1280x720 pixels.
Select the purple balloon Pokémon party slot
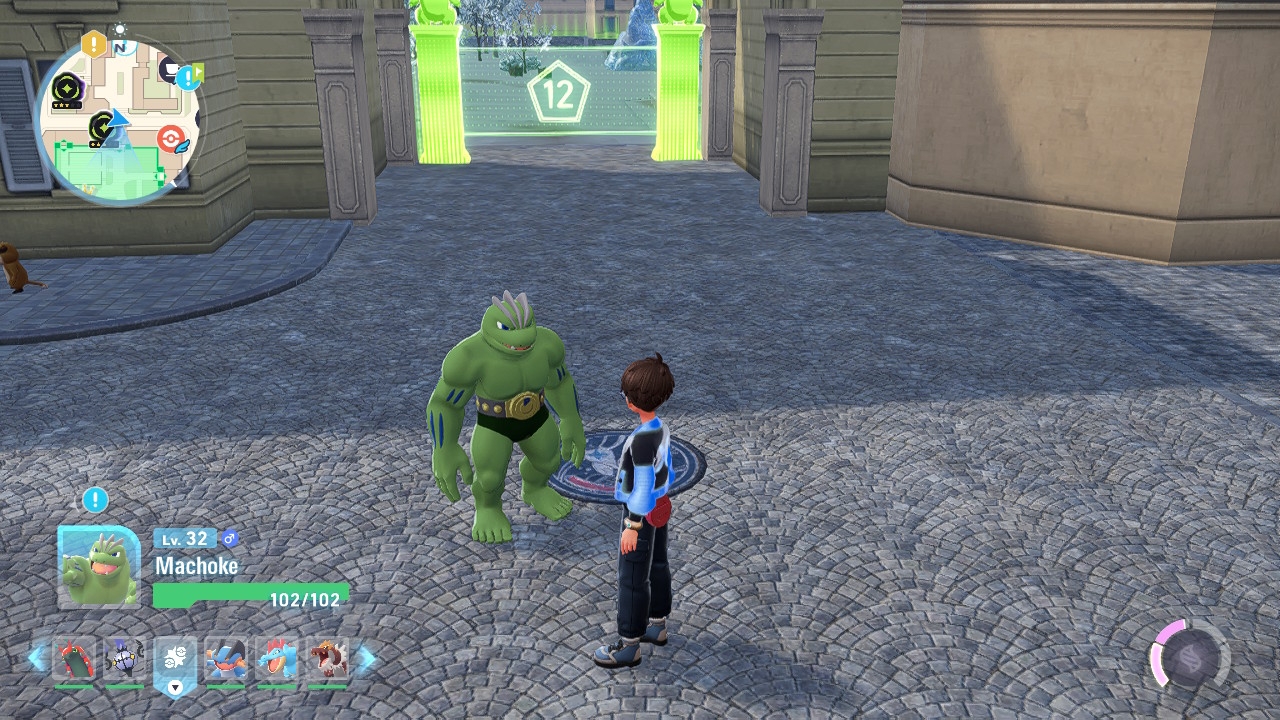click(124, 659)
